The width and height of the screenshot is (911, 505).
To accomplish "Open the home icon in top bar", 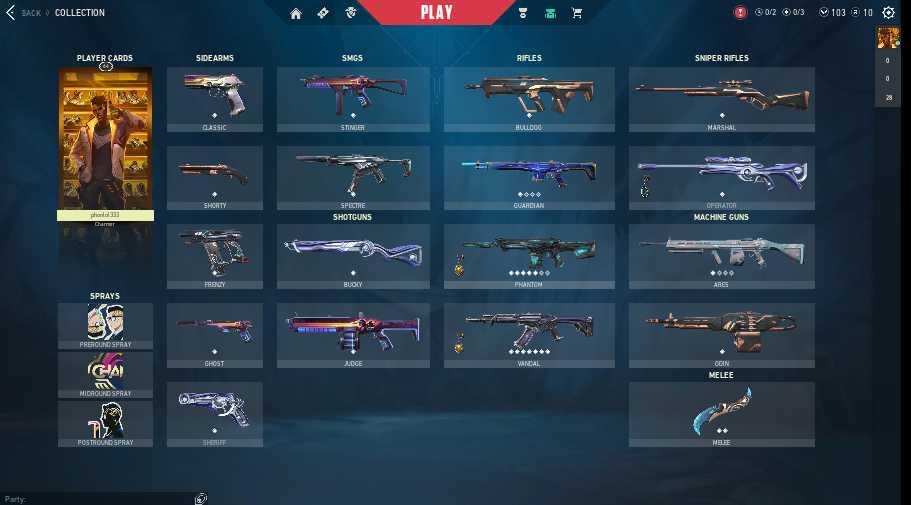I will click(296, 13).
